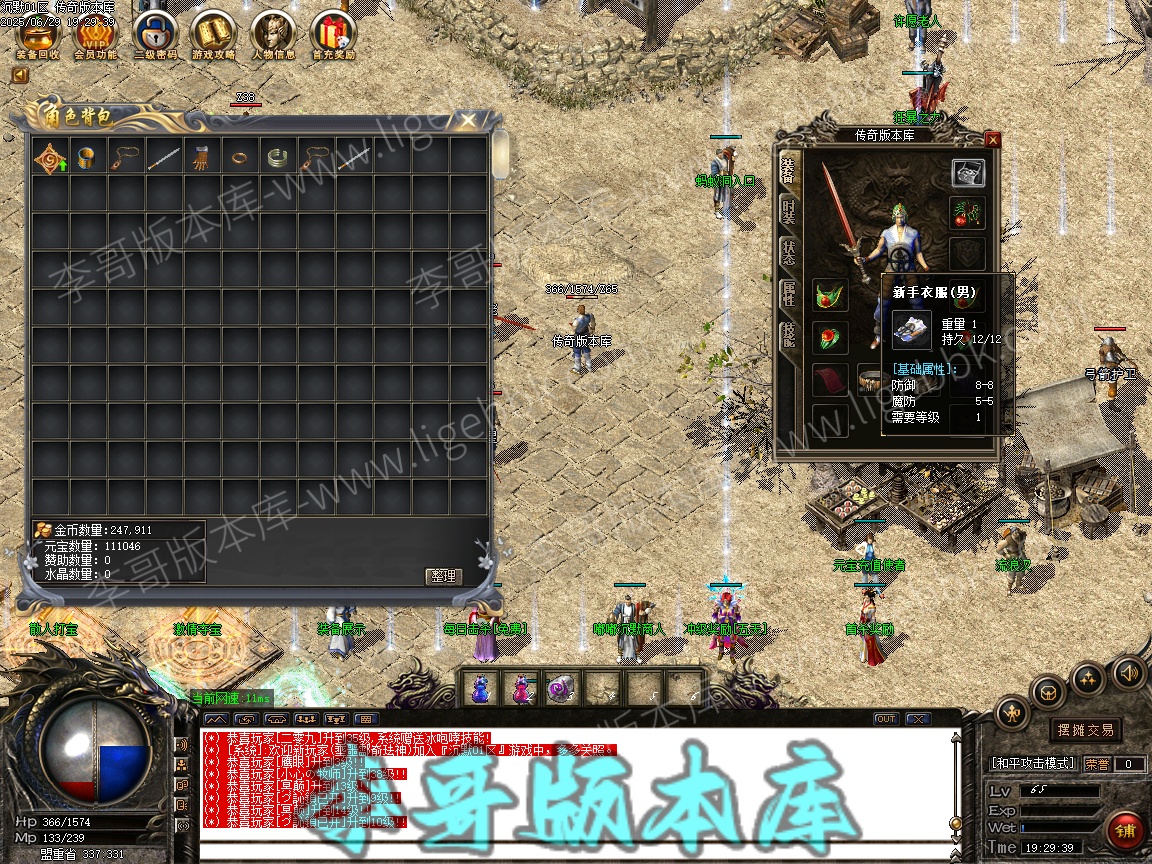Show the 人物信息 character info

click(x=273, y=34)
